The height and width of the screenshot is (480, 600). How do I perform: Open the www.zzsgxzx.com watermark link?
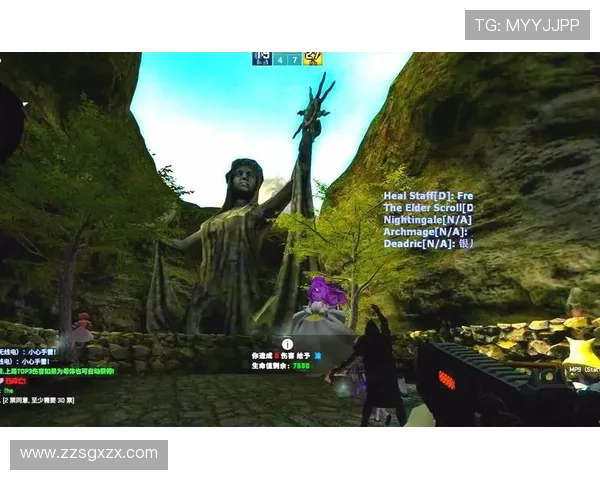pyautogui.click(x=89, y=454)
